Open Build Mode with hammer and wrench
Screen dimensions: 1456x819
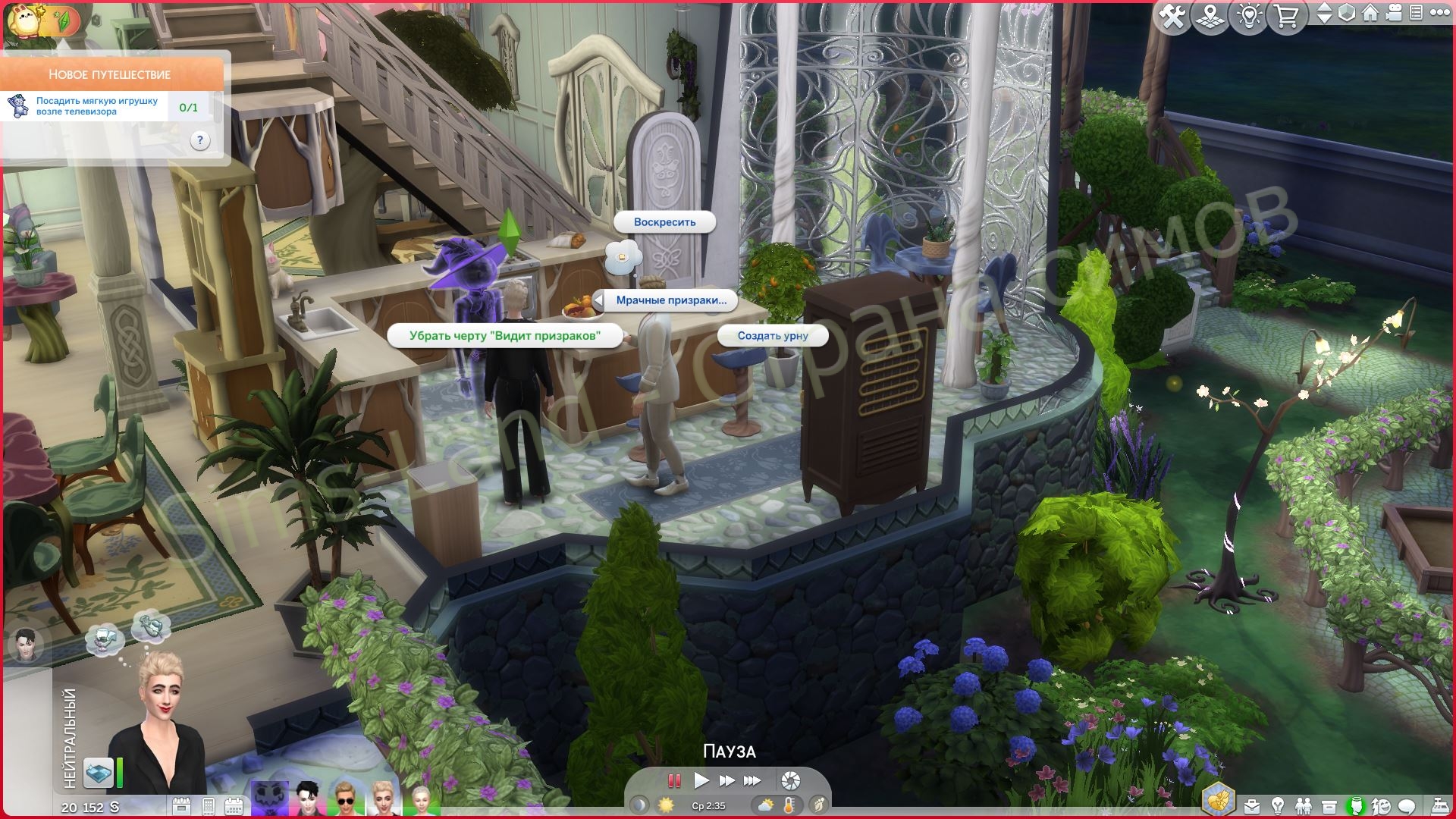[x=1172, y=16]
